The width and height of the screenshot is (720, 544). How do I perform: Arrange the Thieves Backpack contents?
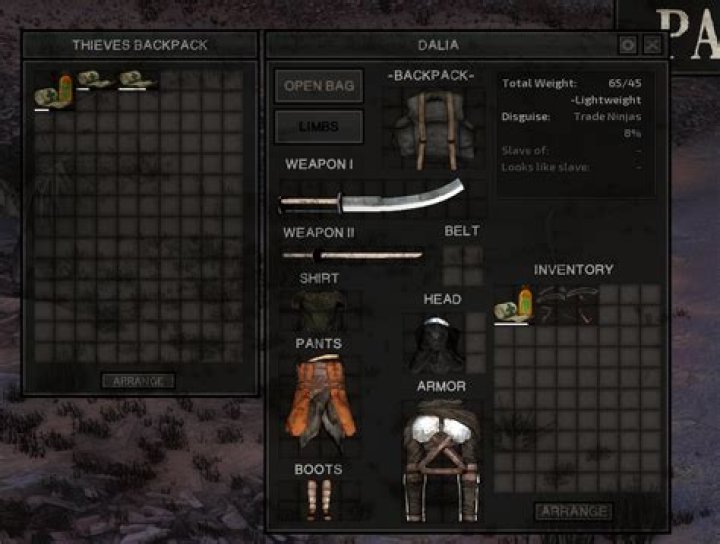pyautogui.click(x=138, y=381)
